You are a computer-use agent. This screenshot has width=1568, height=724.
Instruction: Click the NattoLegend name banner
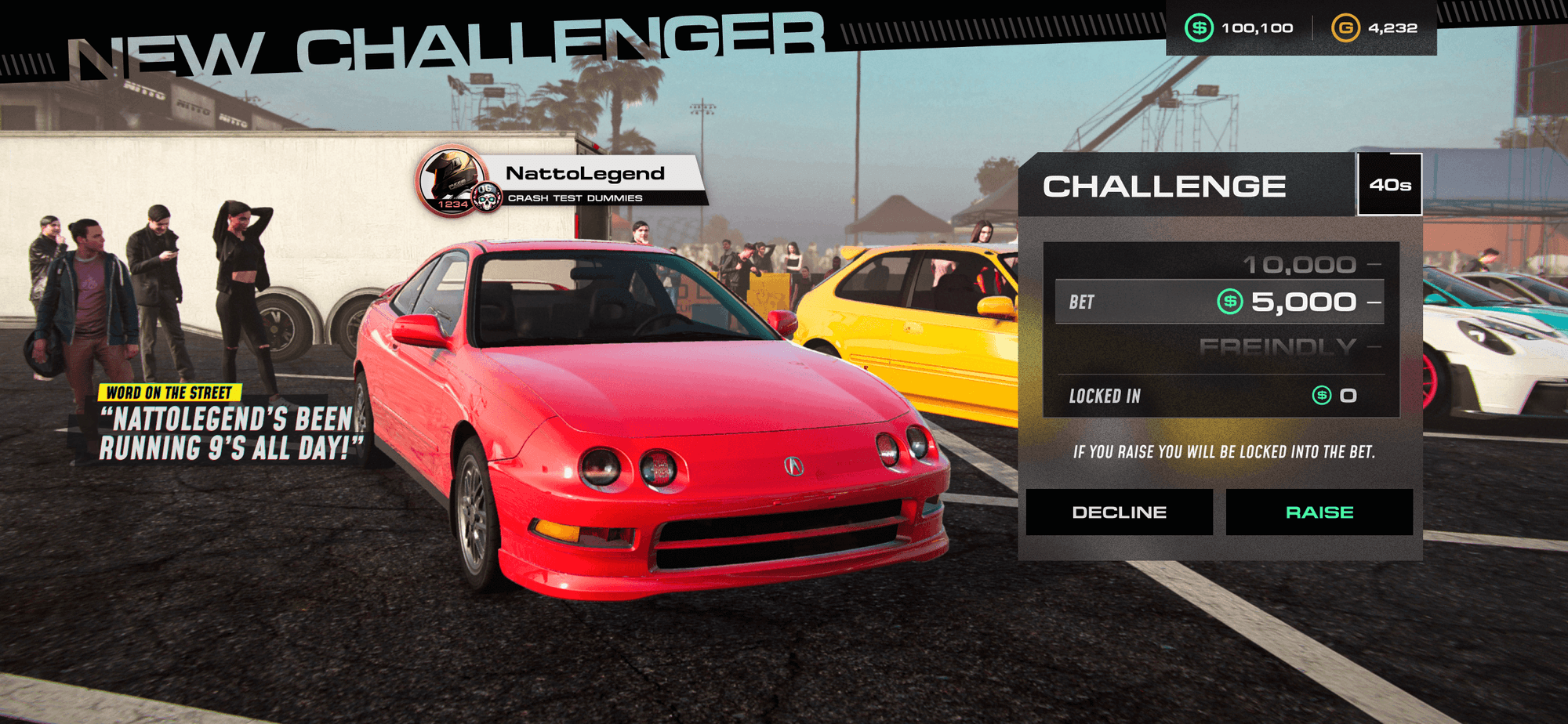(584, 174)
